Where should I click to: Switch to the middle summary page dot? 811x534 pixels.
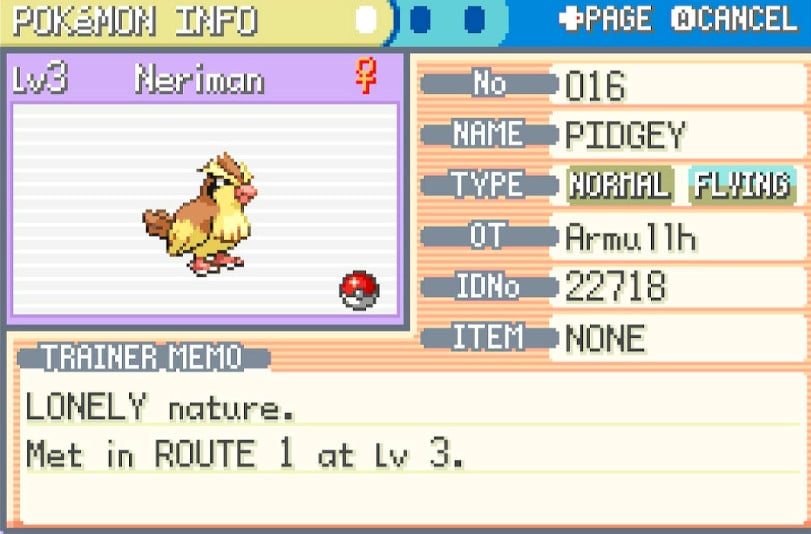421,20
